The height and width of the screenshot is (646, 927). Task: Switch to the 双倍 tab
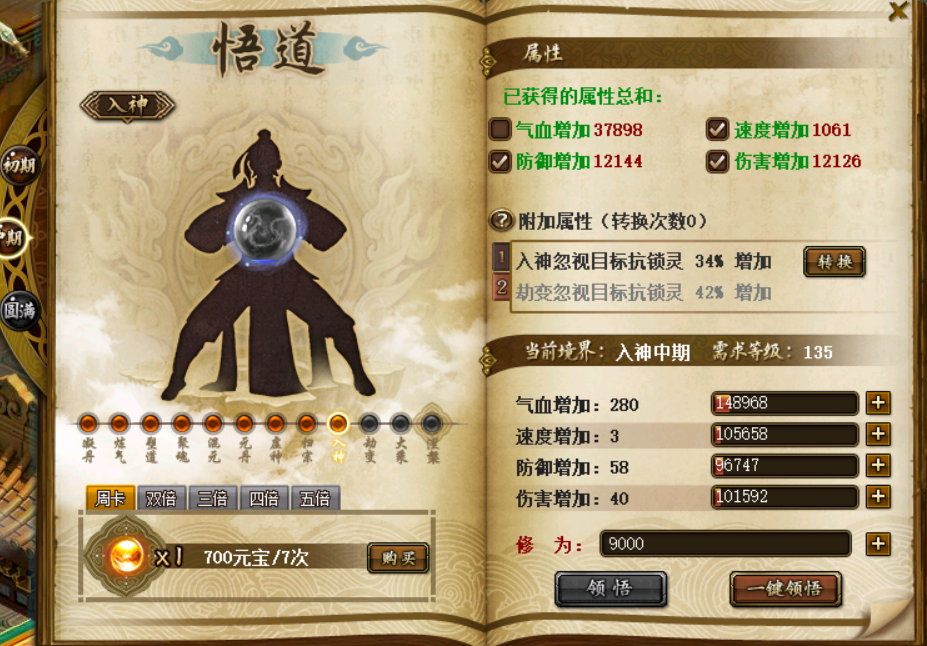161,498
